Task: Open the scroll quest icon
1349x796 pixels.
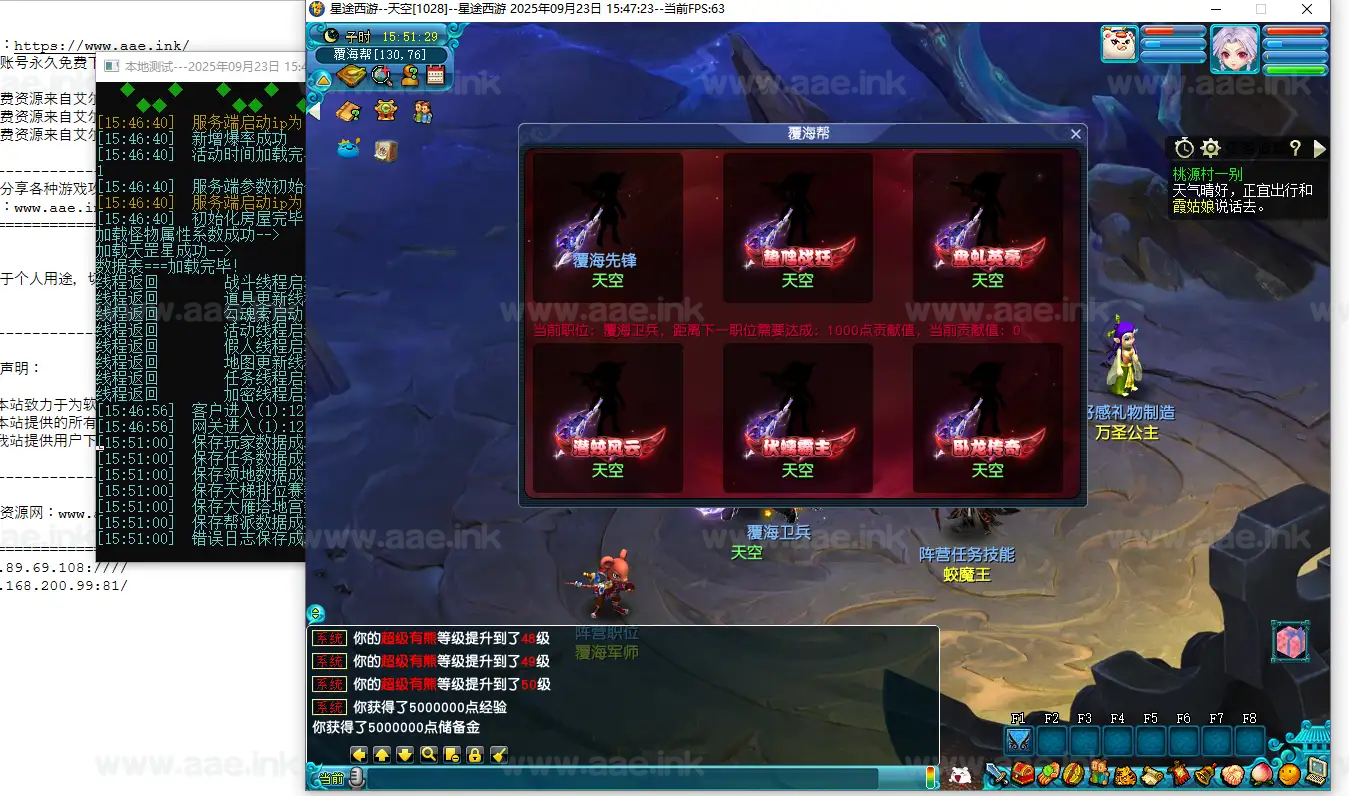Action: [x=1150, y=774]
